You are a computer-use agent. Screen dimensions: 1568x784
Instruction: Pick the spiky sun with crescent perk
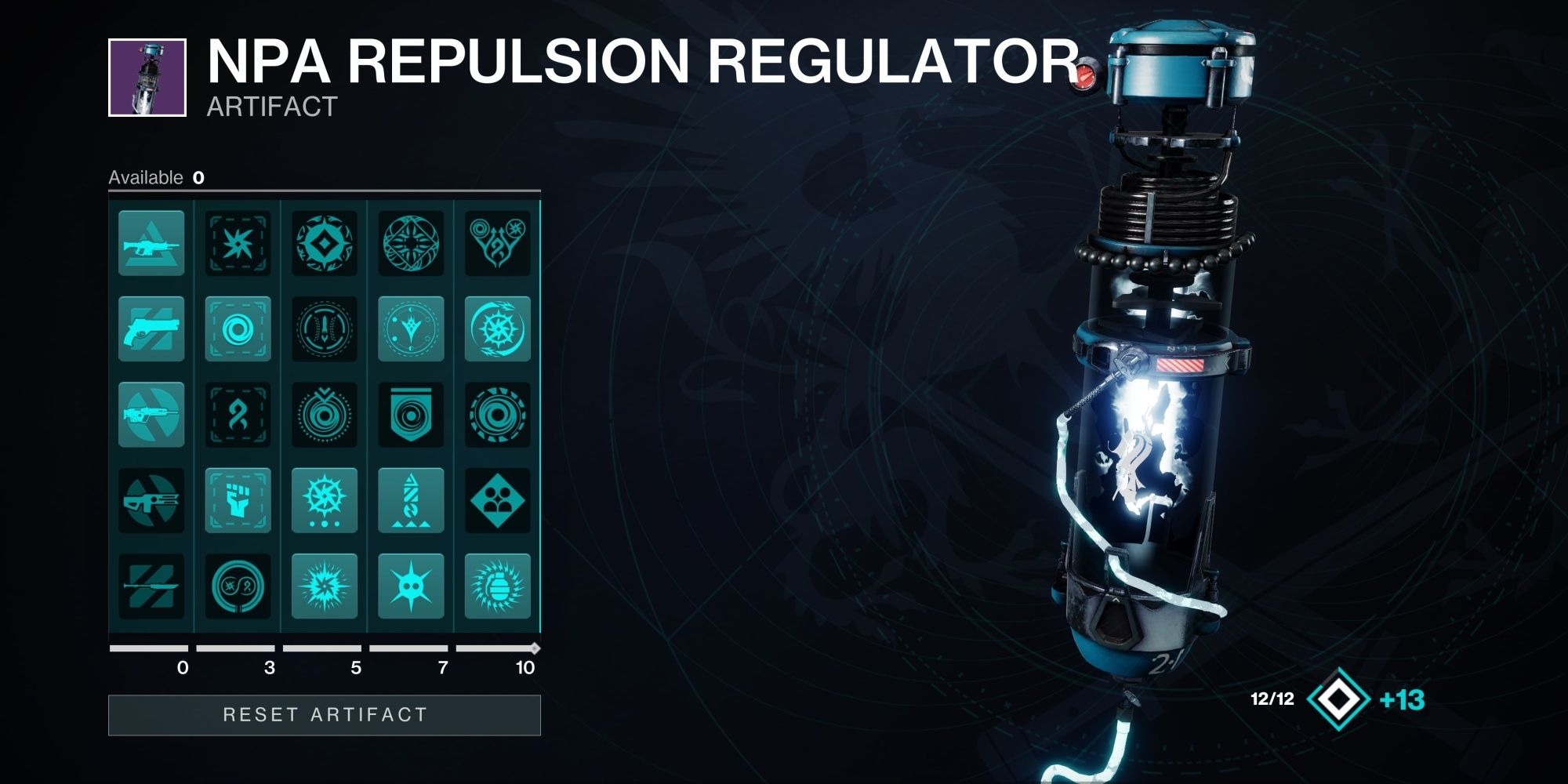pyautogui.click(x=498, y=328)
